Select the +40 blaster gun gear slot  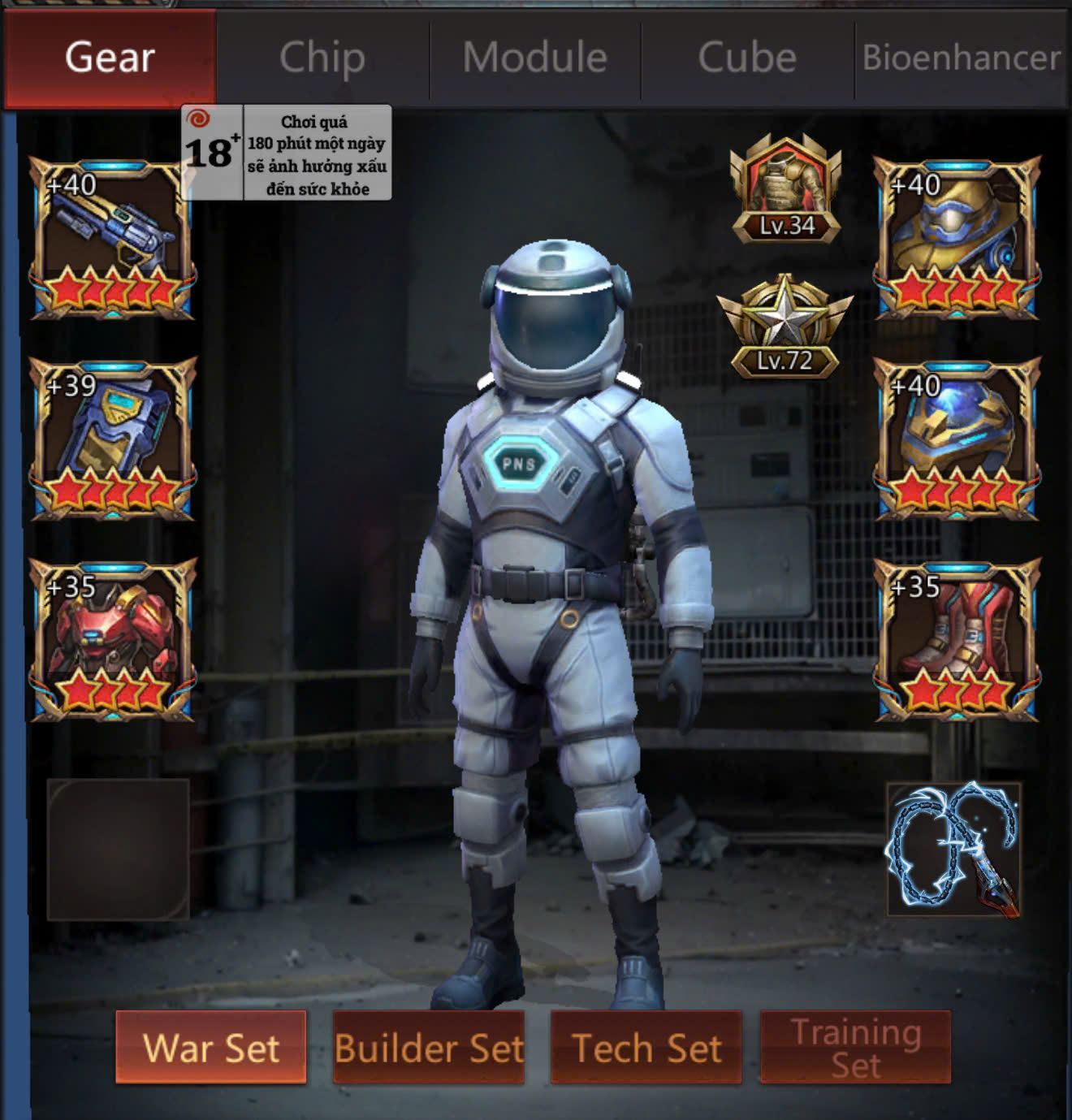111,239
